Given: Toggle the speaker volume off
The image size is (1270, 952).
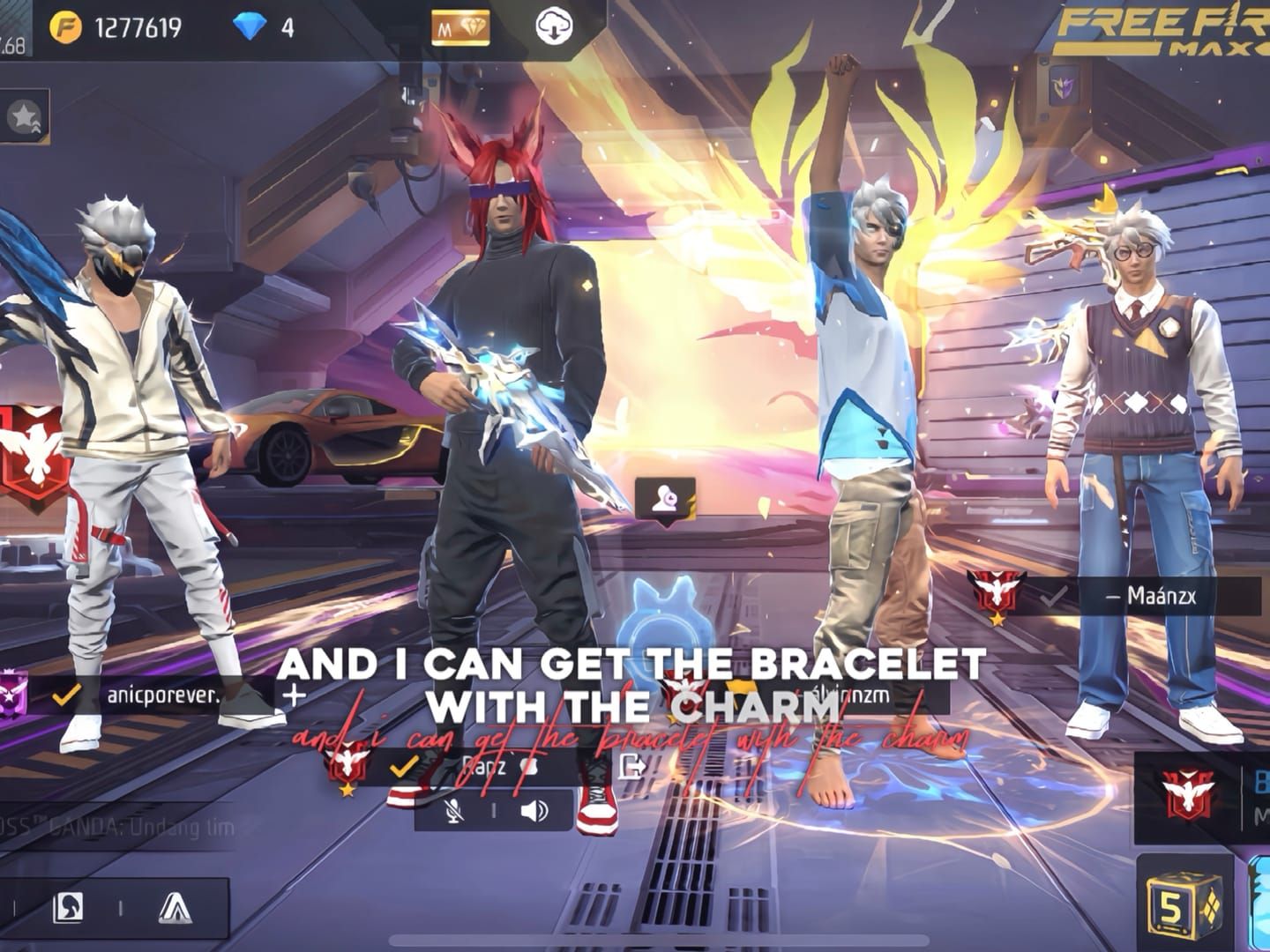Looking at the screenshot, I should click(x=534, y=809).
